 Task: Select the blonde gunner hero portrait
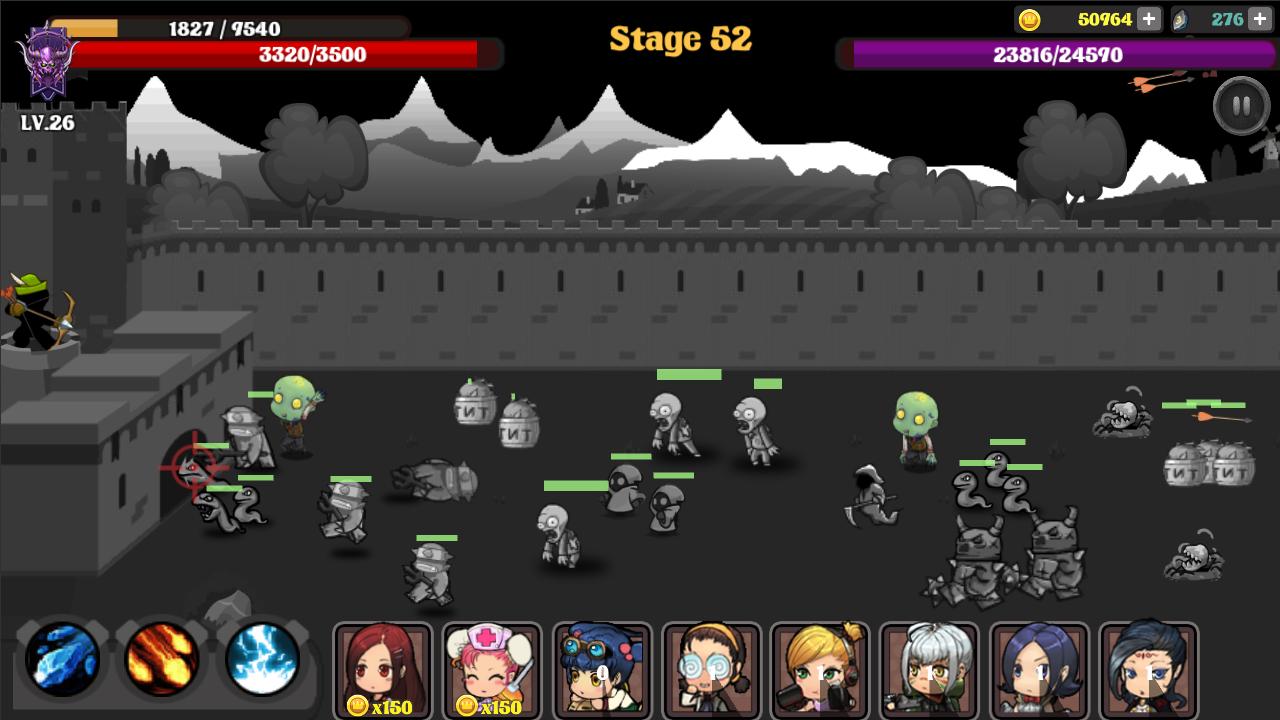point(818,668)
